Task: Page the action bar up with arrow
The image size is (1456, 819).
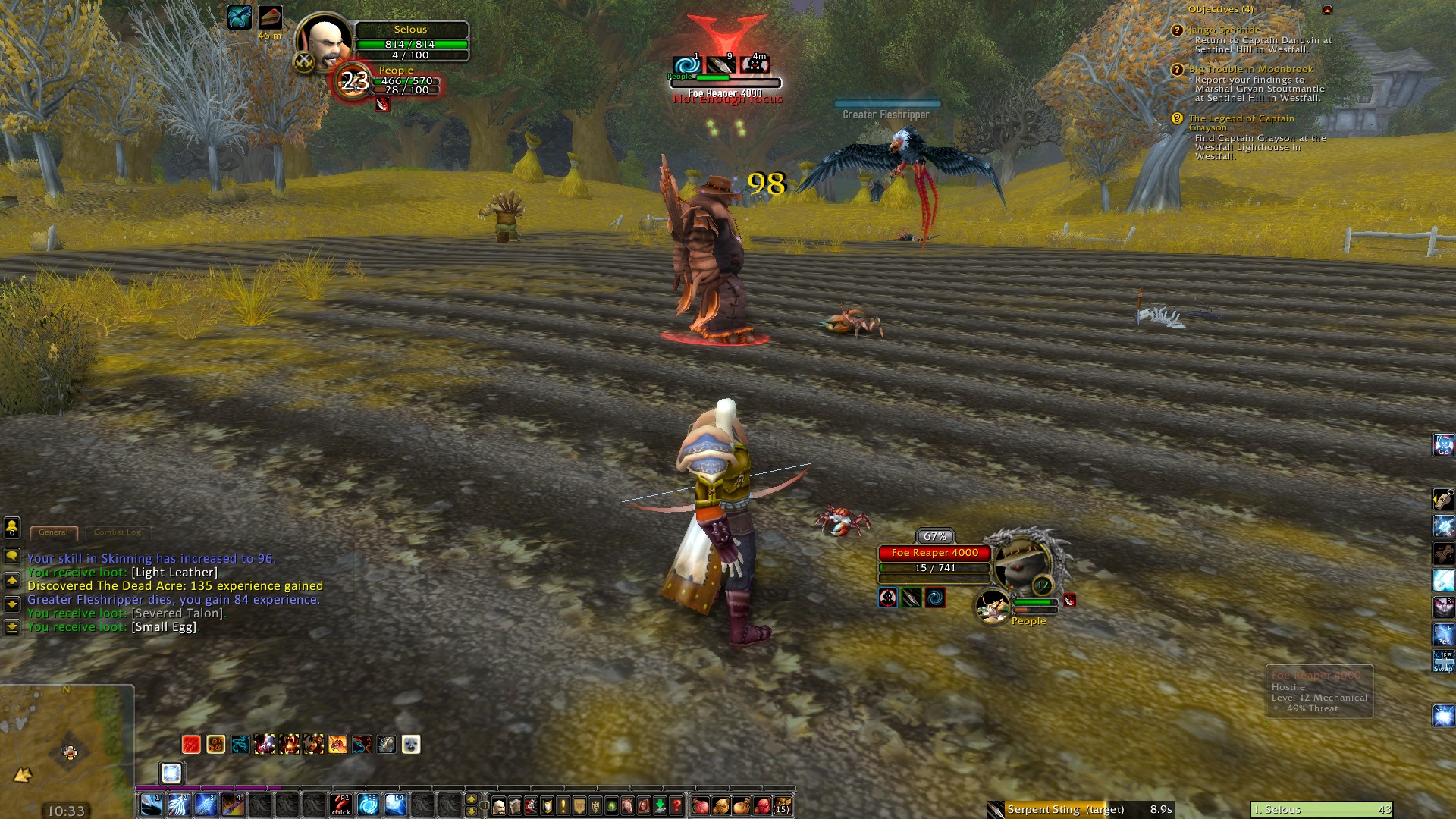Action: coord(471,799)
